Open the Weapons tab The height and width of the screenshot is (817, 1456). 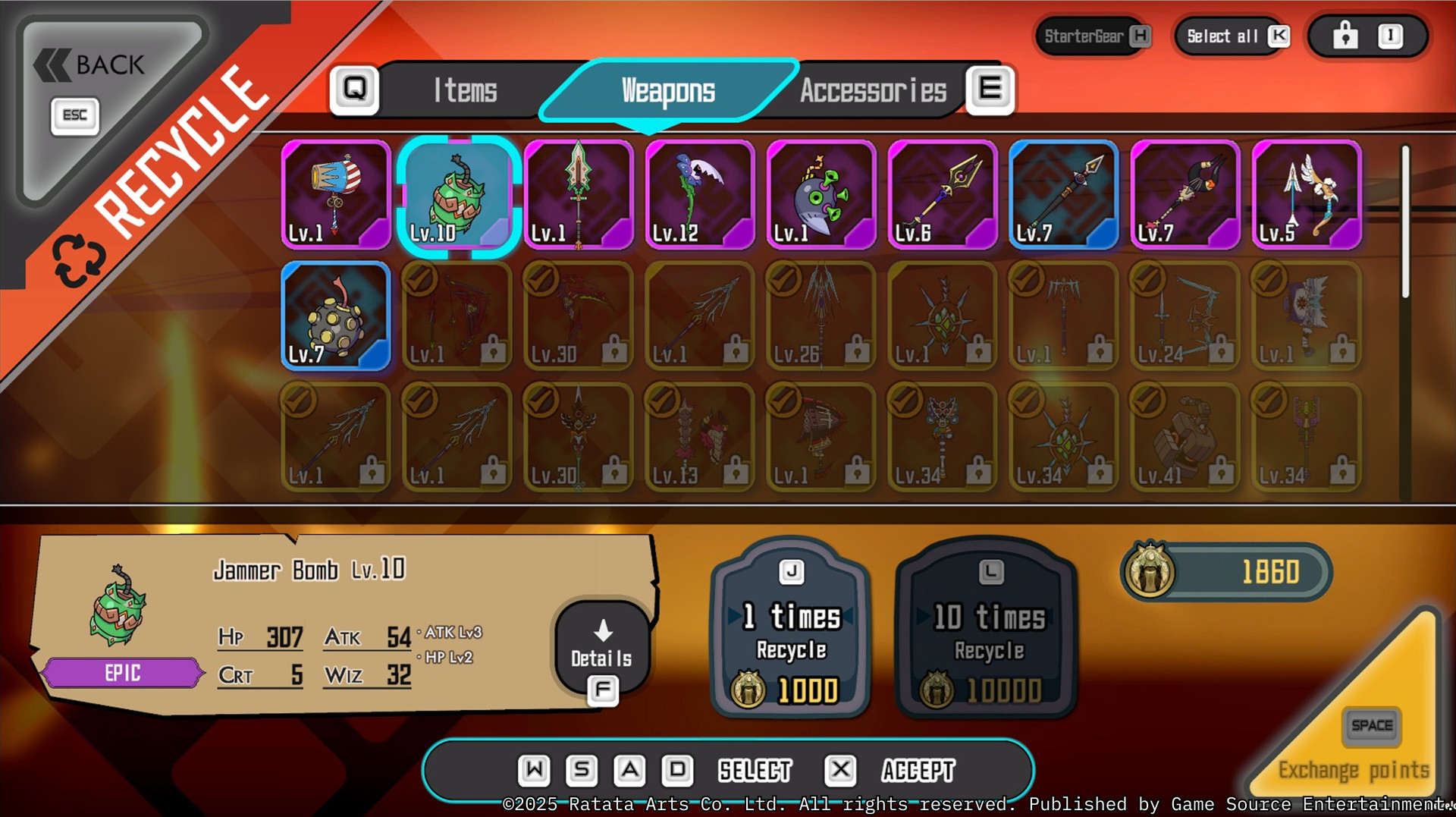click(x=668, y=91)
